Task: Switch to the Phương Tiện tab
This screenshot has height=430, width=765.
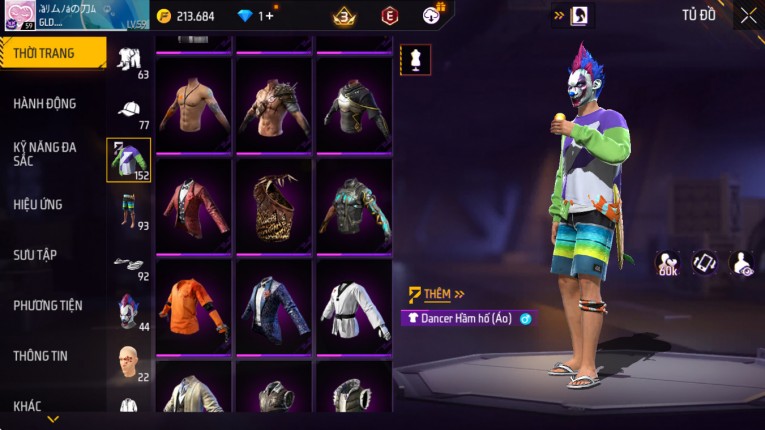Action: click(48, 306)
